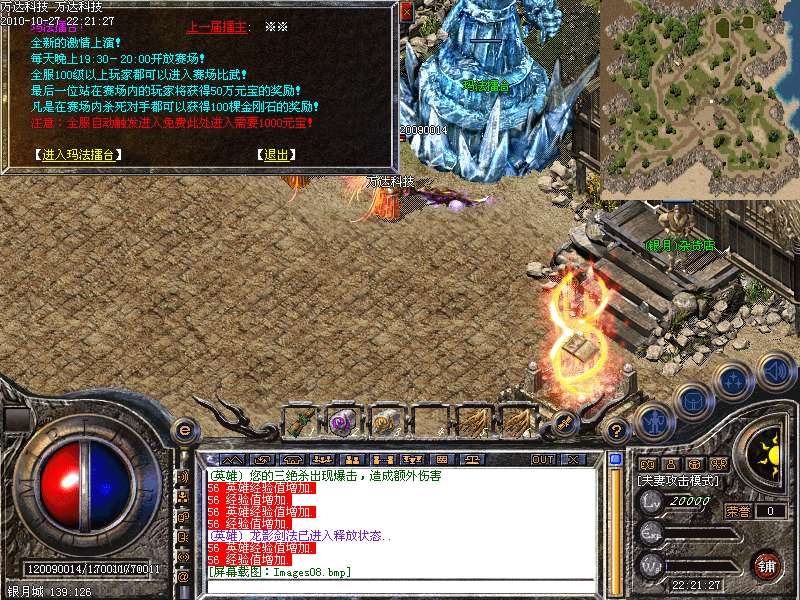Click the chat scrollbar blue handle
The height and width of the screenshot is (600, 800).
click(615, 459)
